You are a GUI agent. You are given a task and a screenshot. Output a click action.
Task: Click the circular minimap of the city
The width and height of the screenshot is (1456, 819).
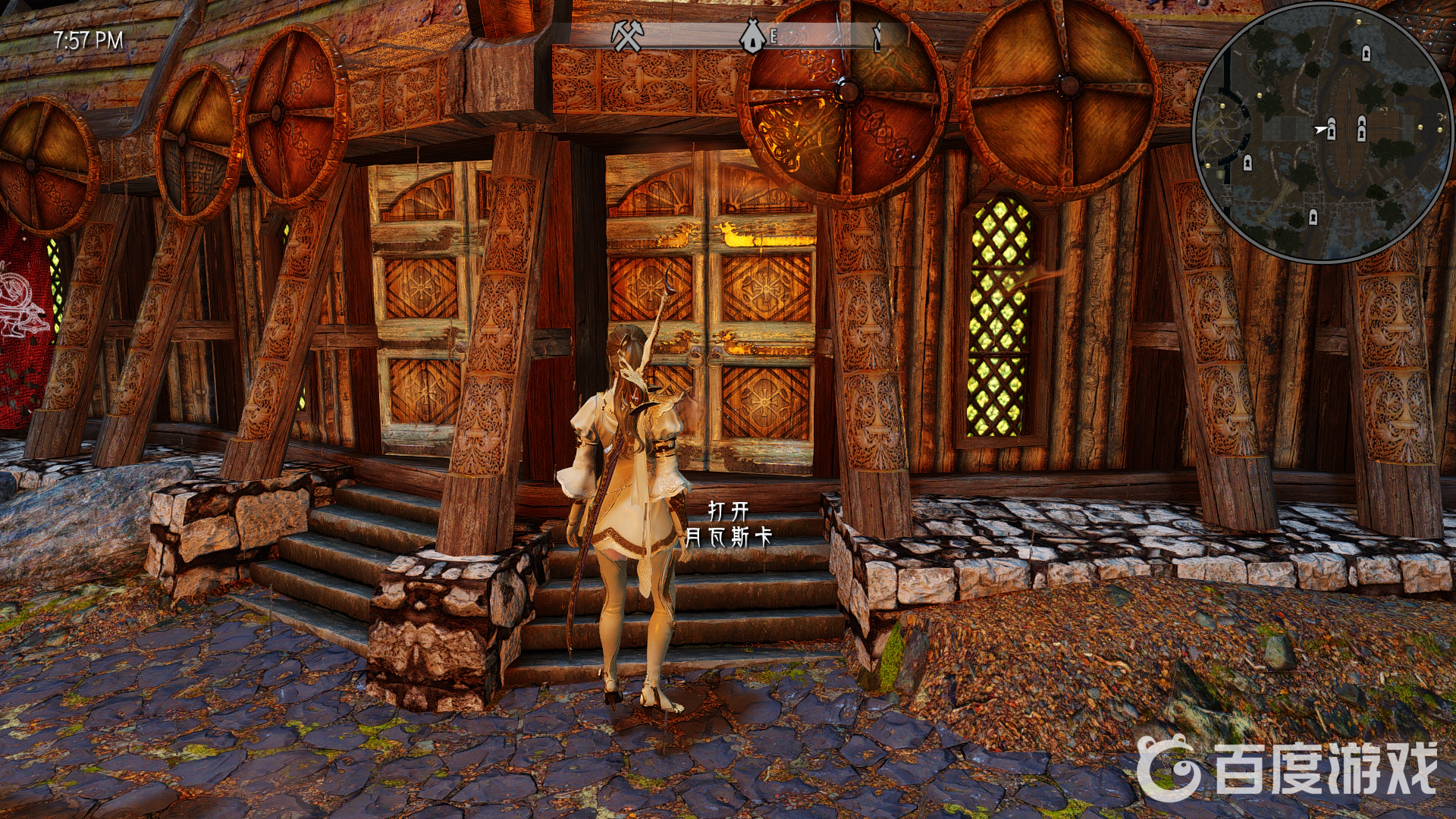[1323, 133]
